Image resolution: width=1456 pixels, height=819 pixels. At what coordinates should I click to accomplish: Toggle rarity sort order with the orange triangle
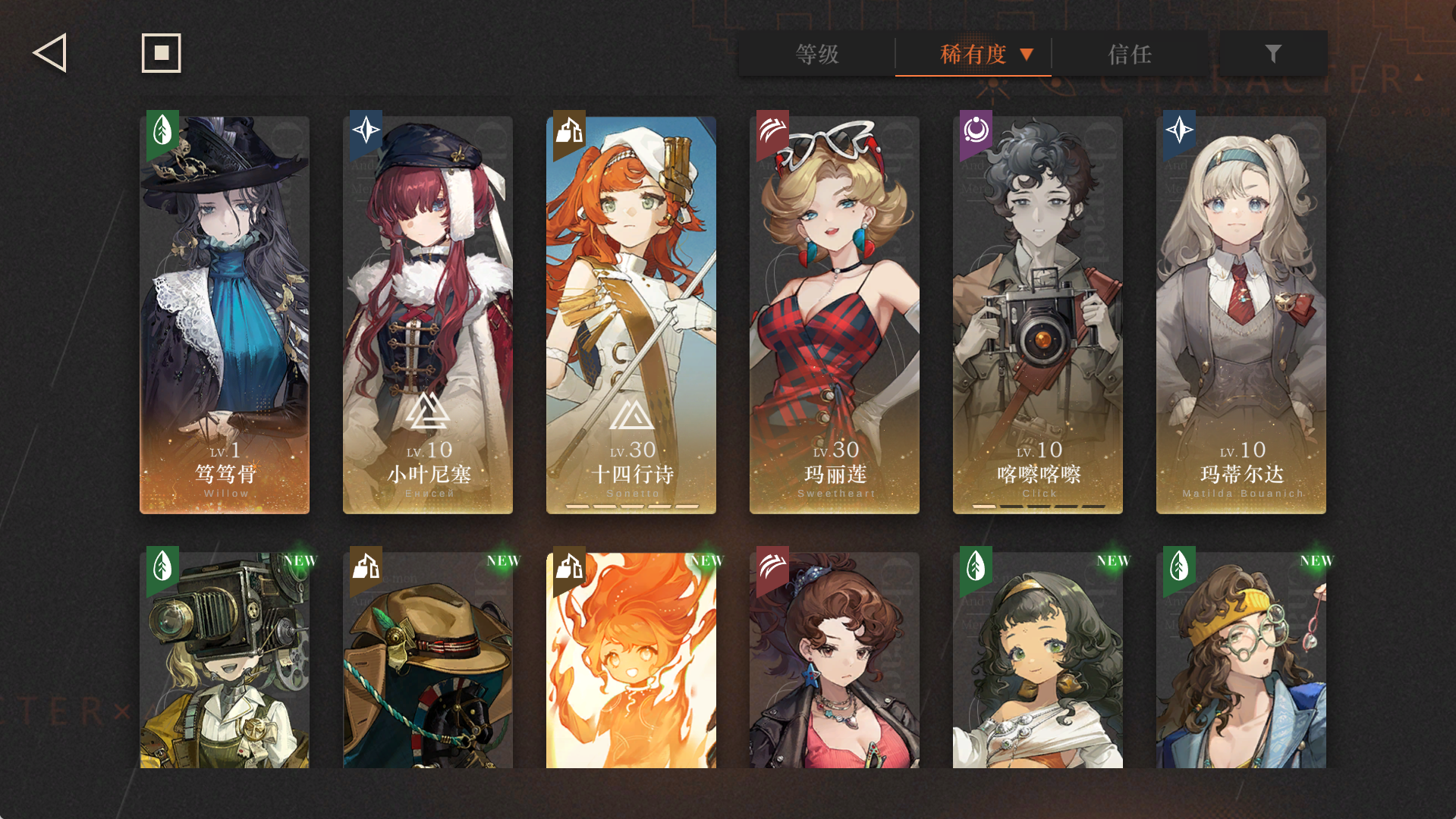click(1028, 55)
